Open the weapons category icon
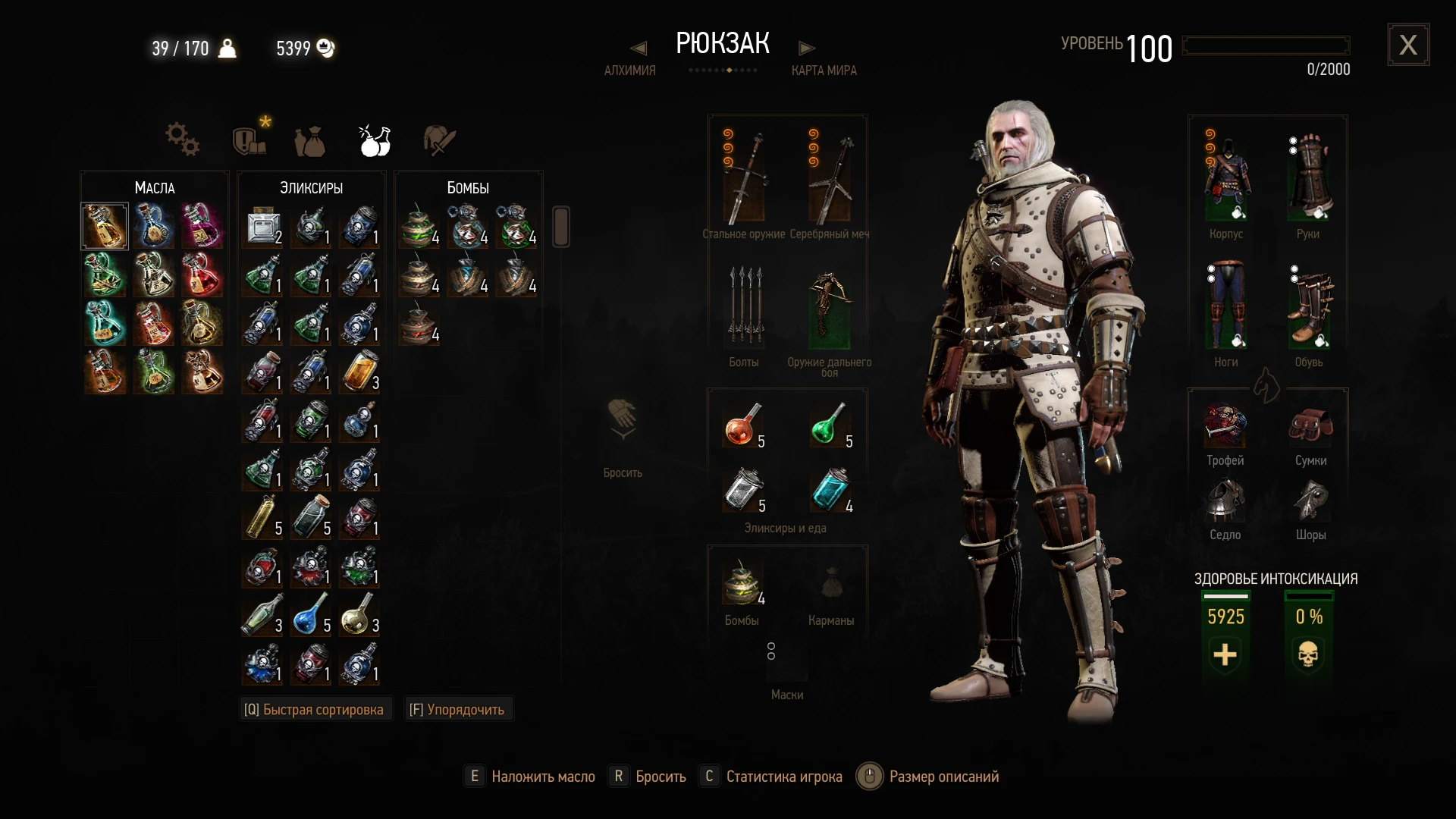1456x819 pixels. [x=438, y=140]
